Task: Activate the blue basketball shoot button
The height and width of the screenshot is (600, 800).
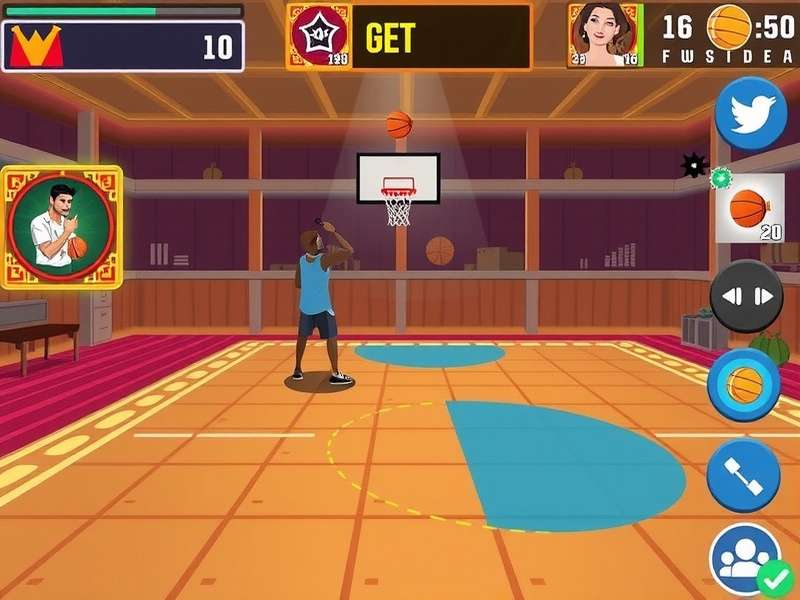Action: 744,385
